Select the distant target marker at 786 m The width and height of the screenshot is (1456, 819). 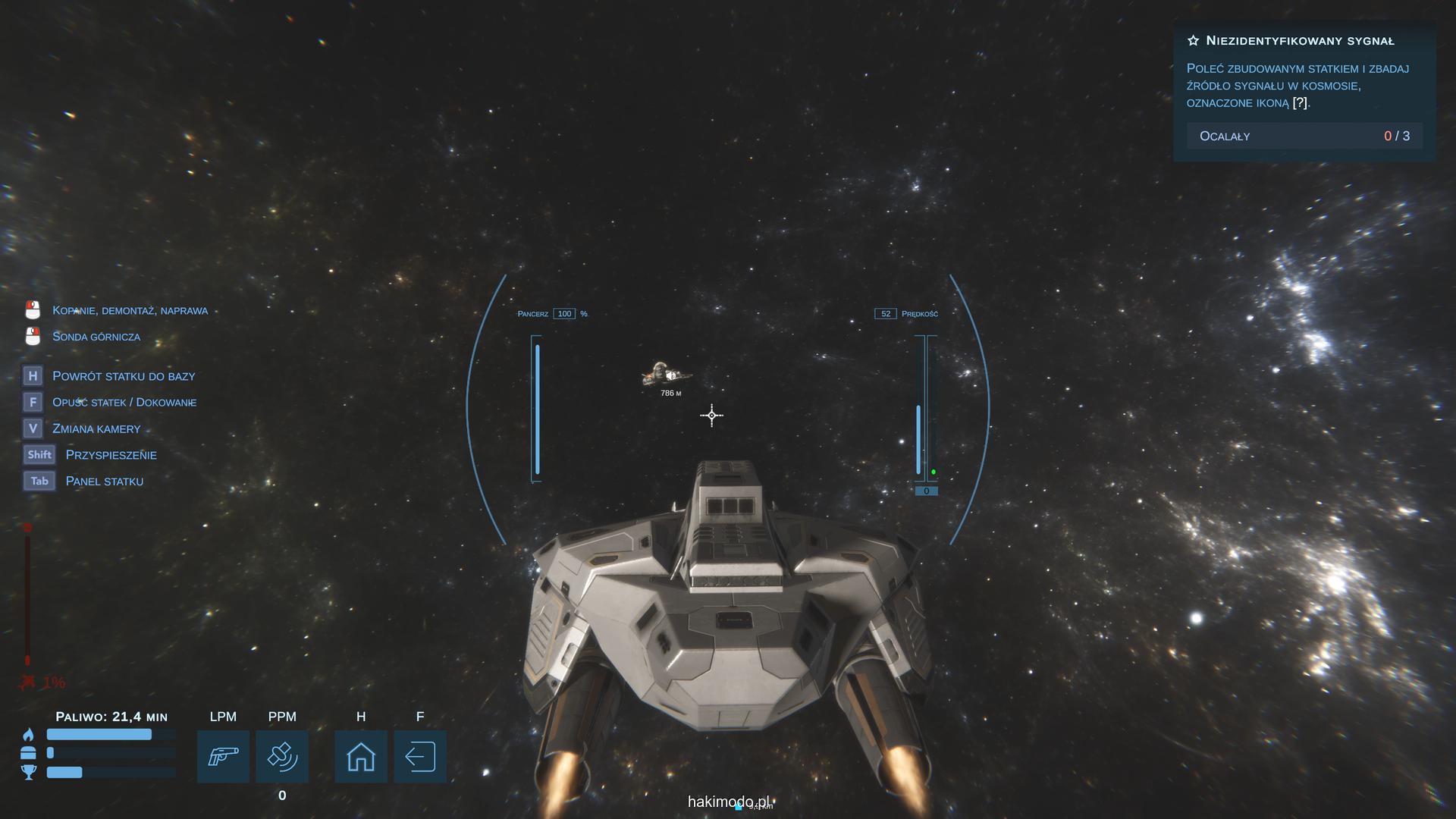tap(667, 375)
